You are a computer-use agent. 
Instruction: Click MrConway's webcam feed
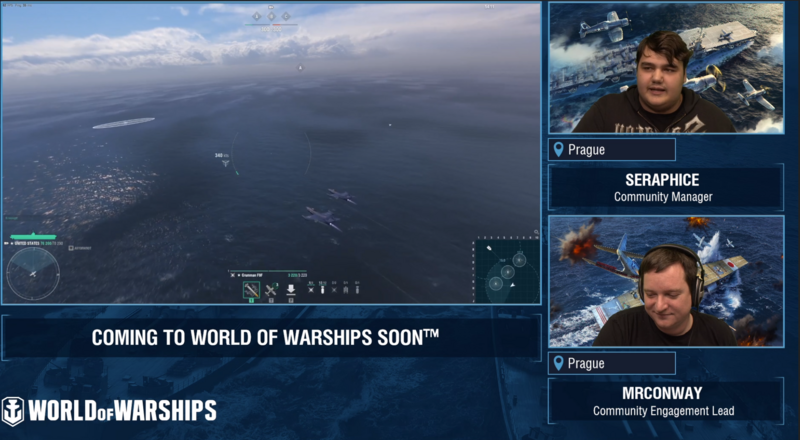[x=664, y=281]
